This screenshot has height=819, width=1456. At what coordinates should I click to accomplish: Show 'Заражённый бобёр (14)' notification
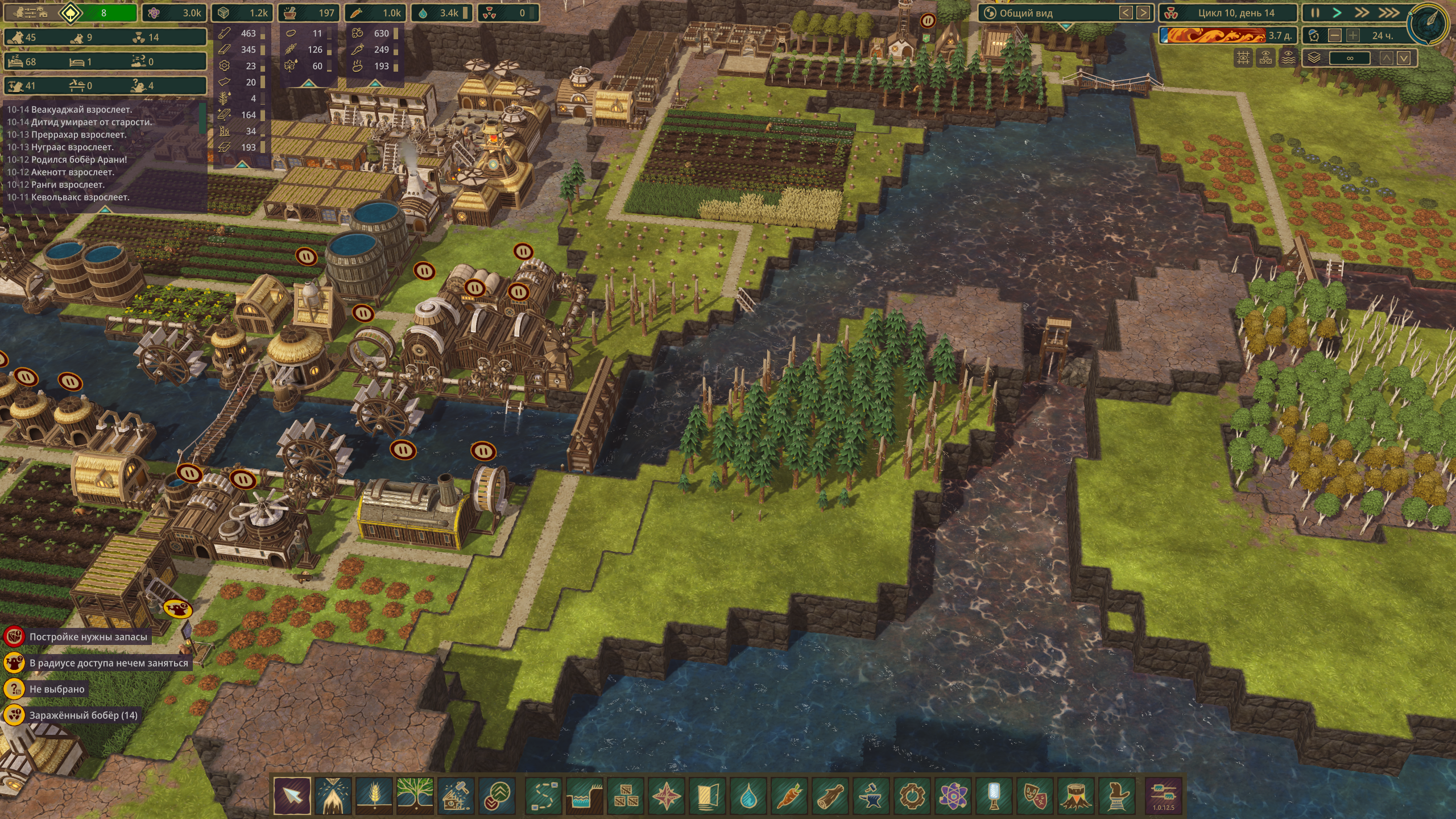point(83,715)
